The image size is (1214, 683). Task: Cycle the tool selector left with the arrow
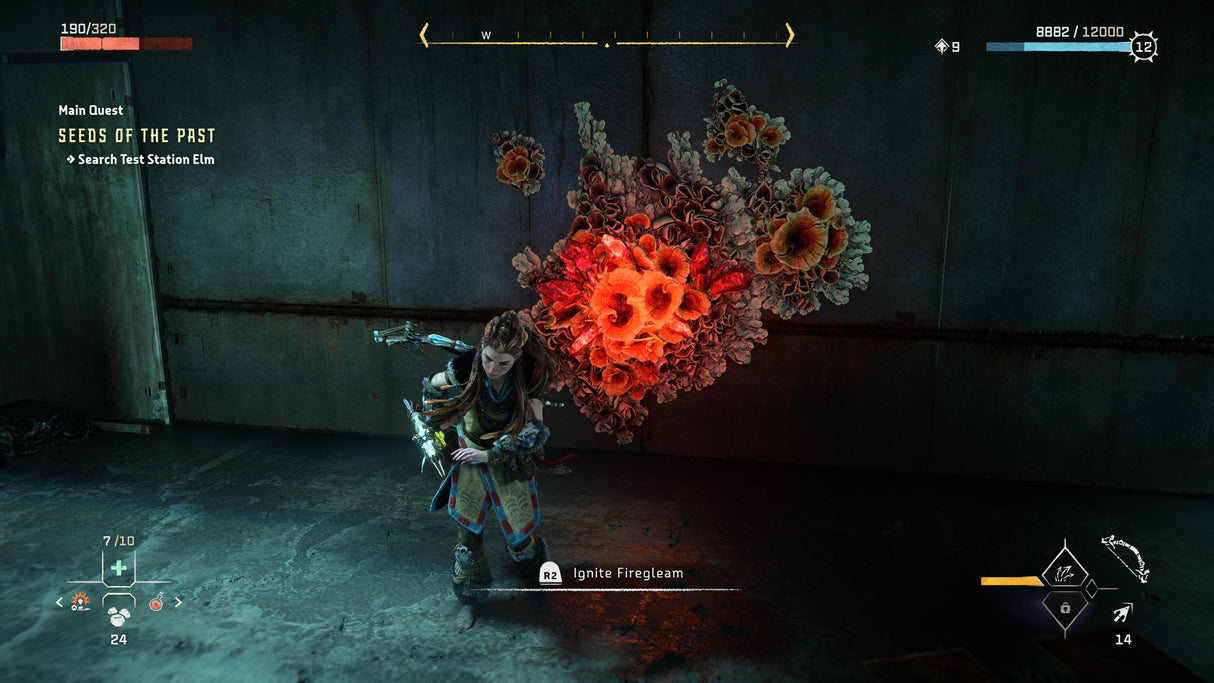pyautogui.click(x=59, y=602)
